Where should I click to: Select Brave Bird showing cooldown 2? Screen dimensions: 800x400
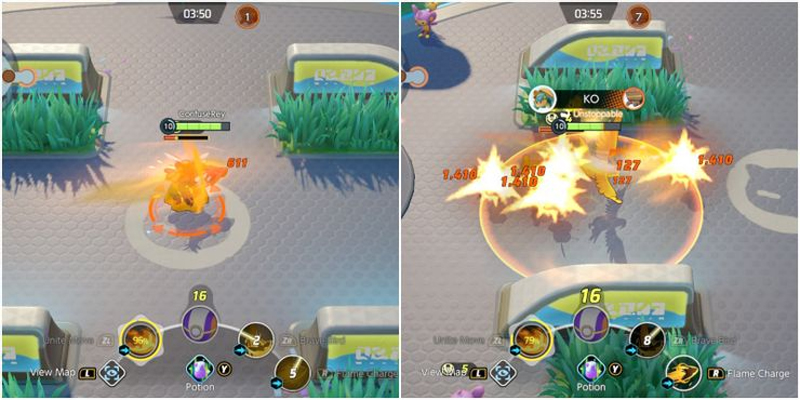pos(256,341)
